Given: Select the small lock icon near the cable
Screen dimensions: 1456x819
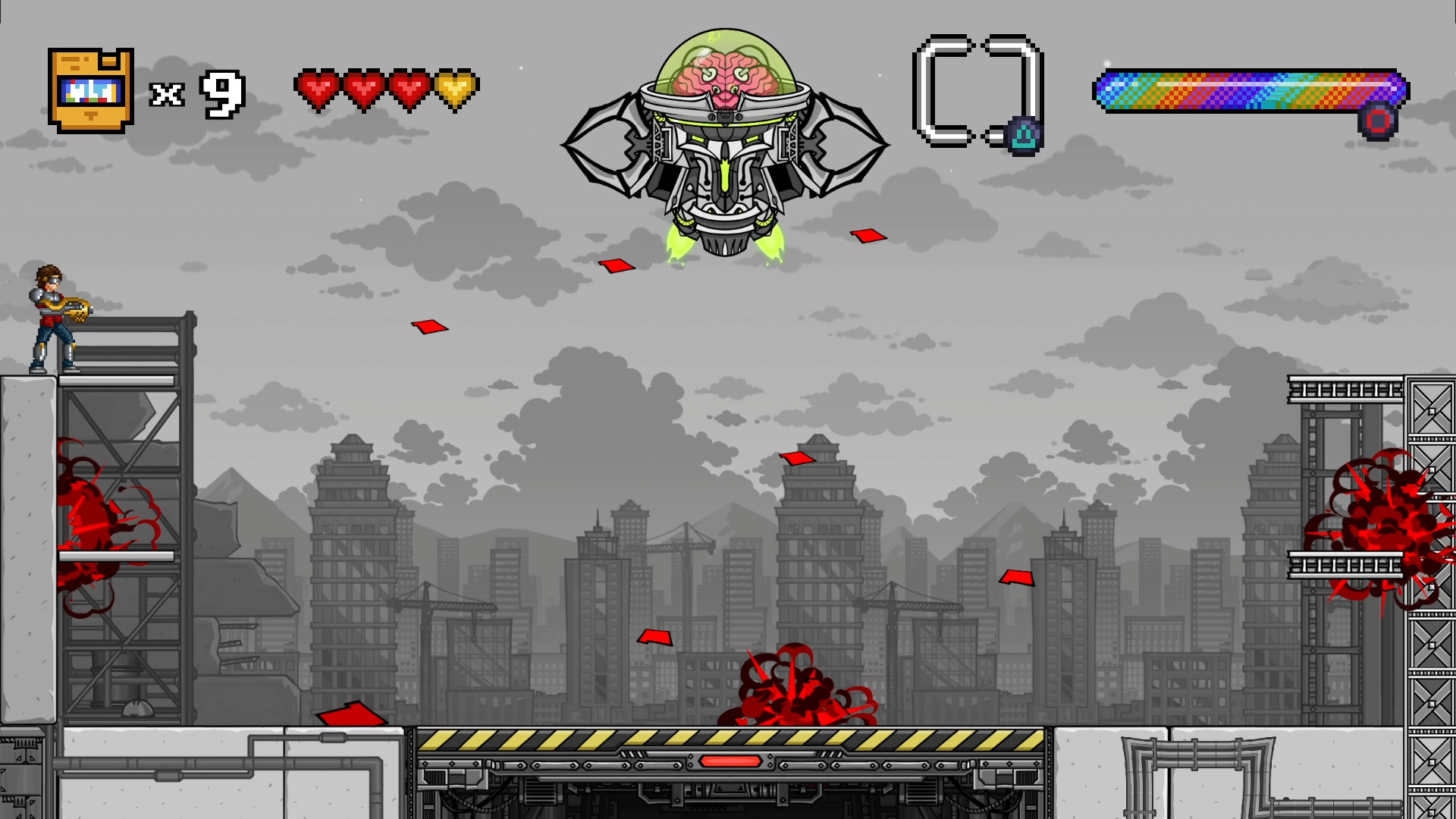Looking at the screenshot, I should click(1024, 136).
